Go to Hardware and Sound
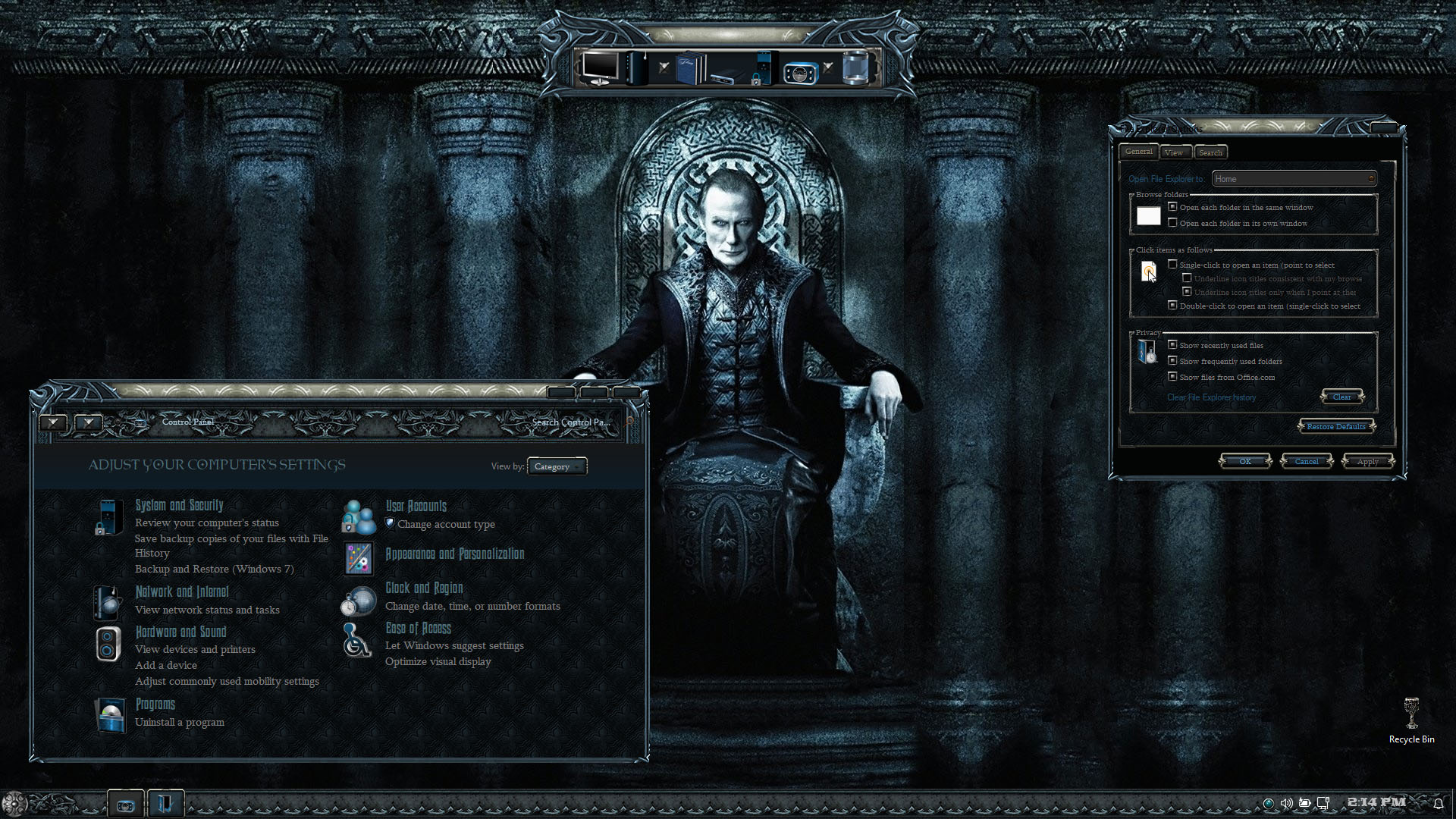This screenshot has height=819, width=1456. pos(180,632)
